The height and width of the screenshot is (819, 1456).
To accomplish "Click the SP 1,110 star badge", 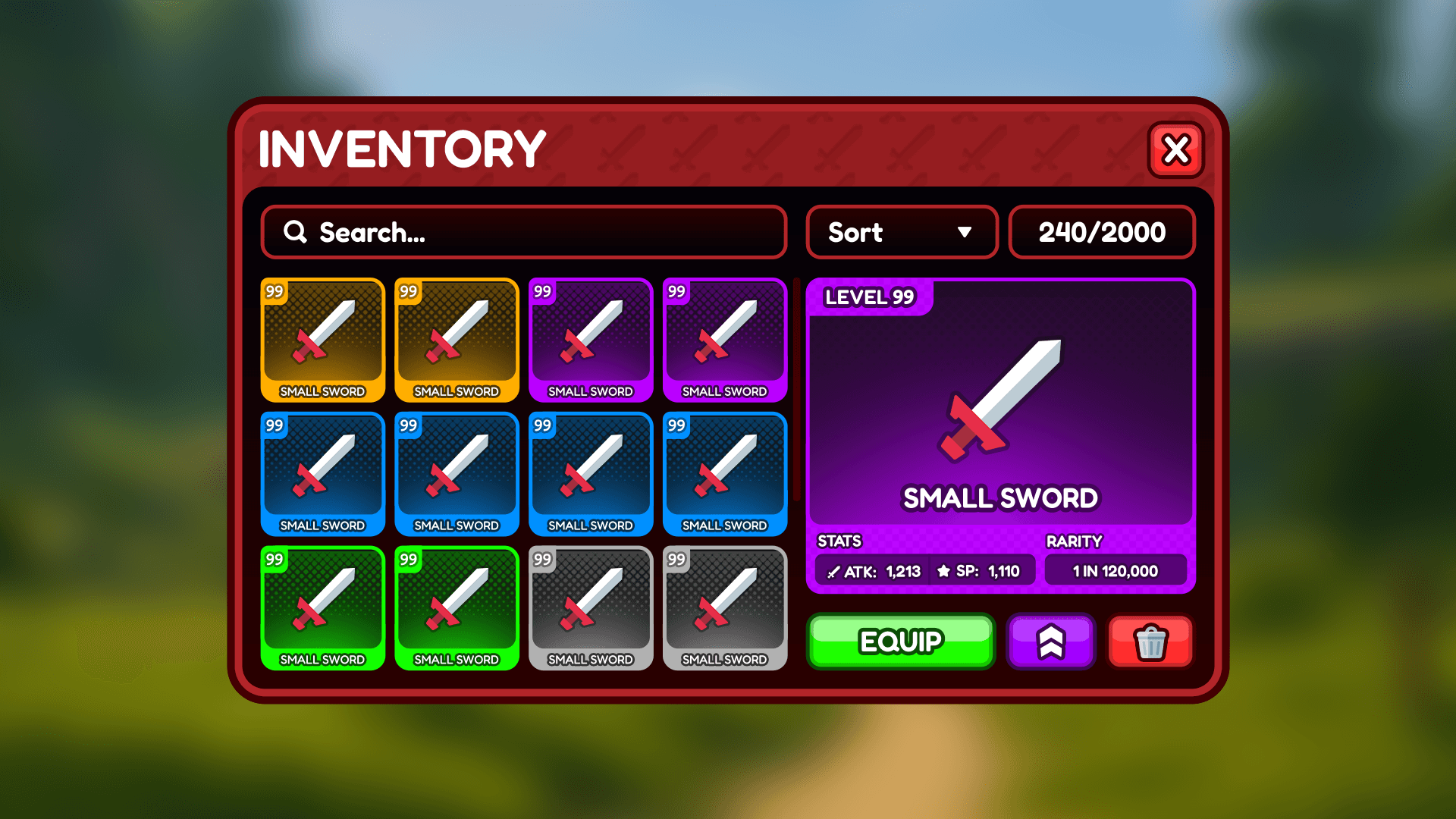I will tap(978, 570).
